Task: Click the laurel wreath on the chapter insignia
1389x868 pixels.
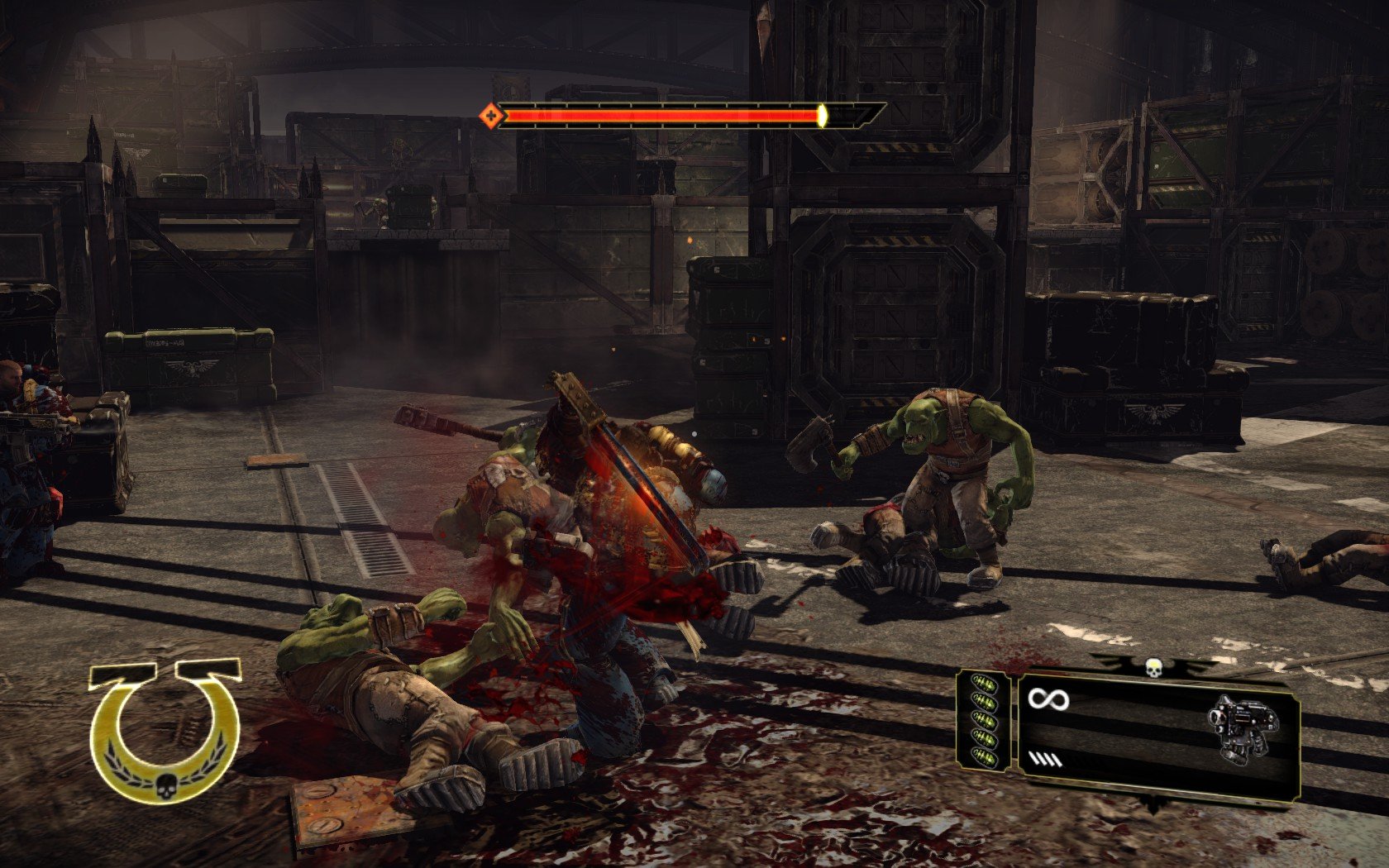Action: pos(134,777)
